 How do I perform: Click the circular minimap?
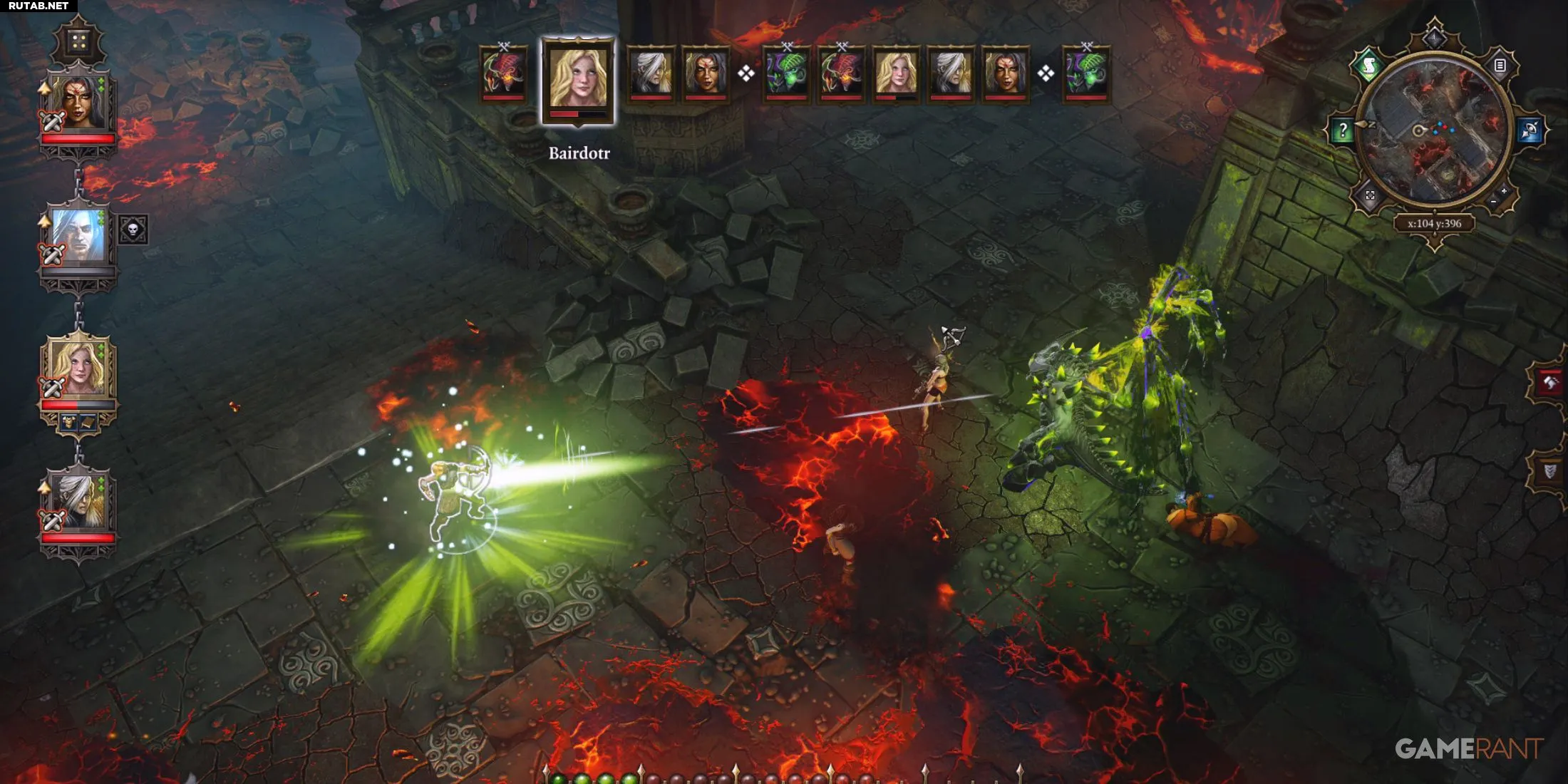[x=1434, y=132]
